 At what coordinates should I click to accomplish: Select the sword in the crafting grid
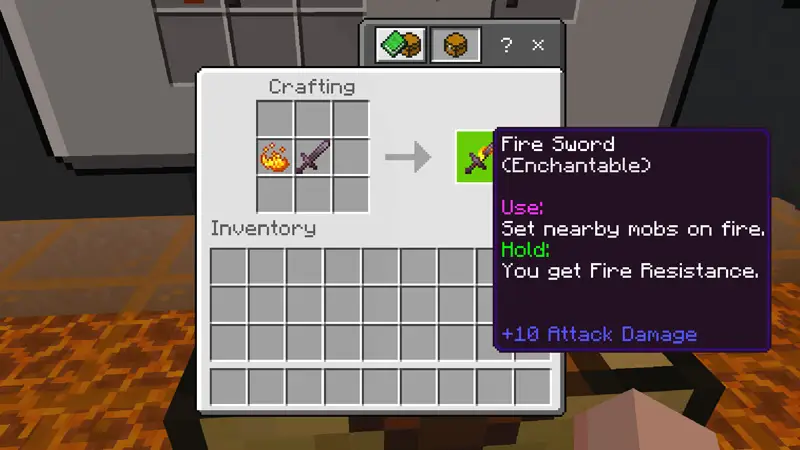pos(313,157)
